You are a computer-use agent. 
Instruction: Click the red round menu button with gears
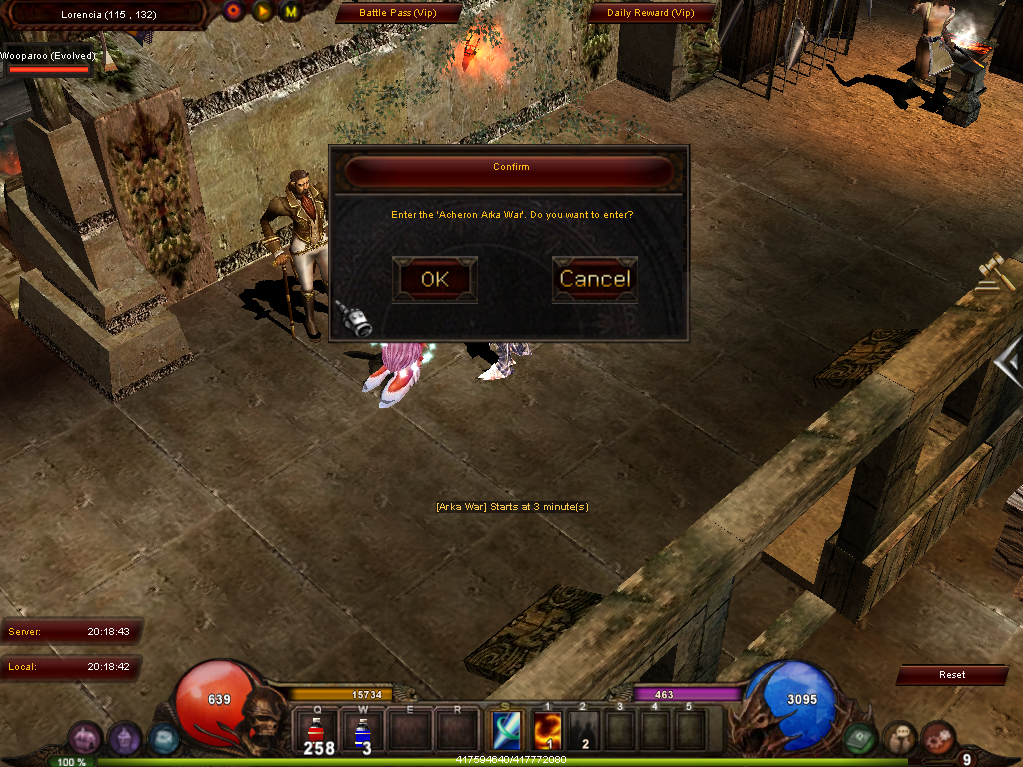point(938,739)
